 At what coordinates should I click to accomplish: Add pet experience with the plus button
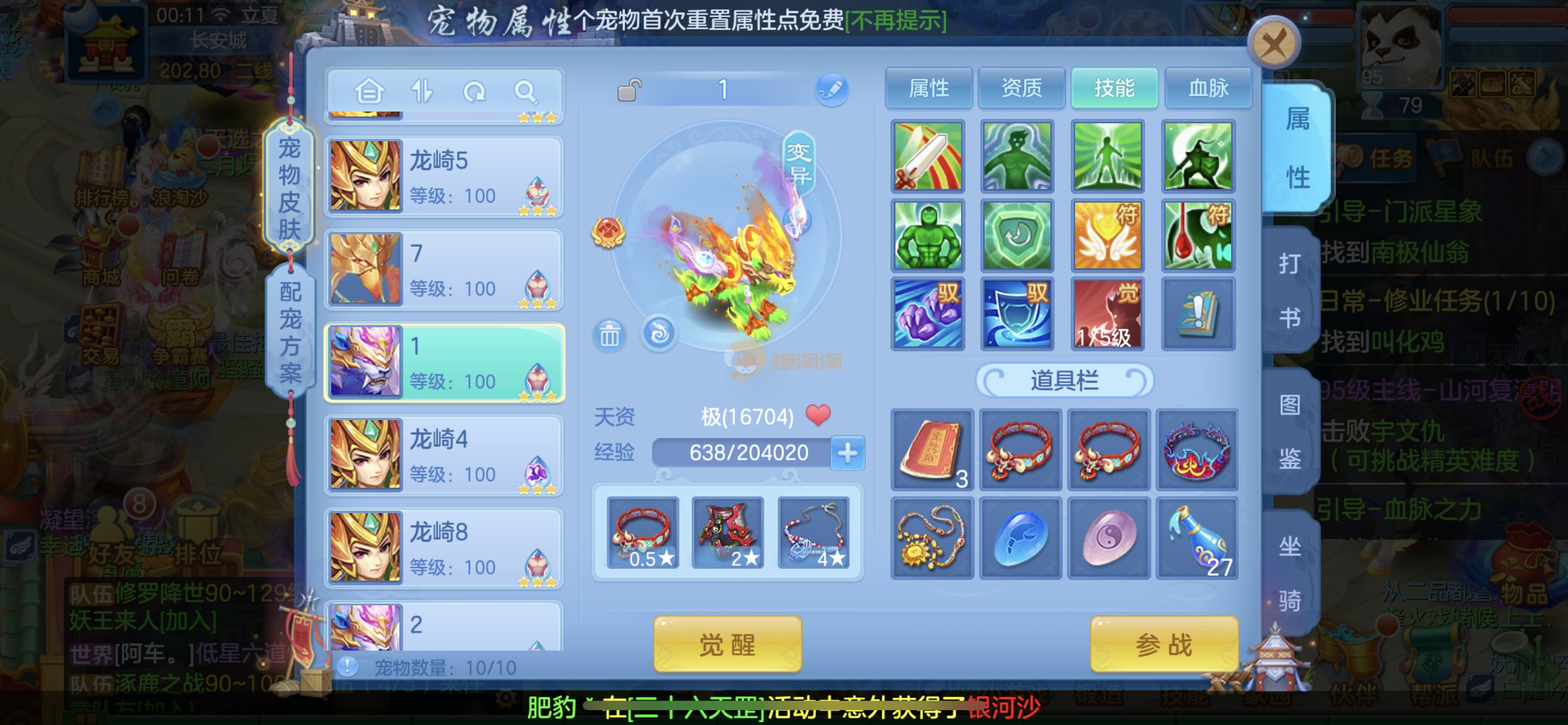click(x=847, y=453)
